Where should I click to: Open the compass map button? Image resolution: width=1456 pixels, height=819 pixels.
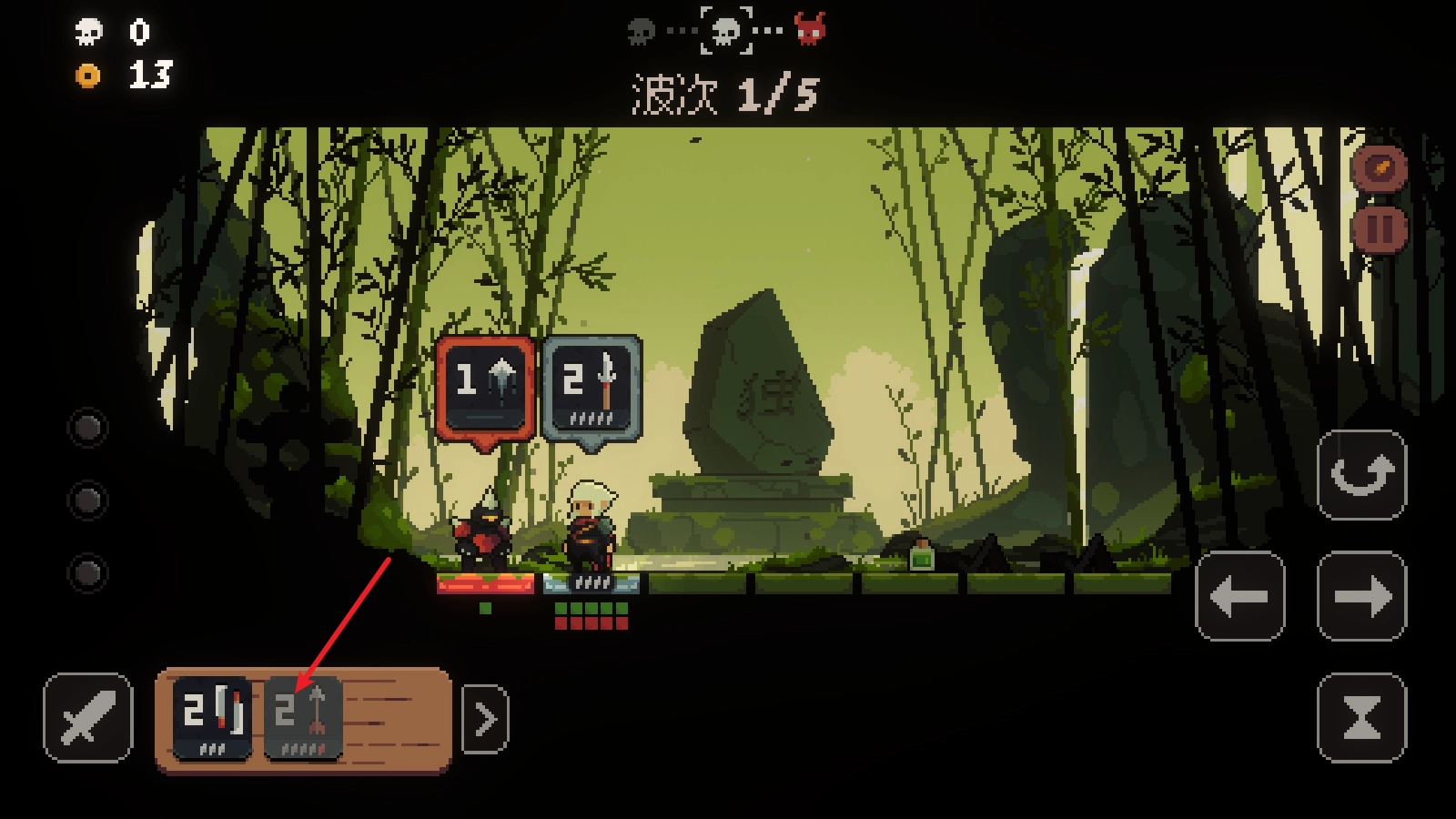coord(1380,168)
